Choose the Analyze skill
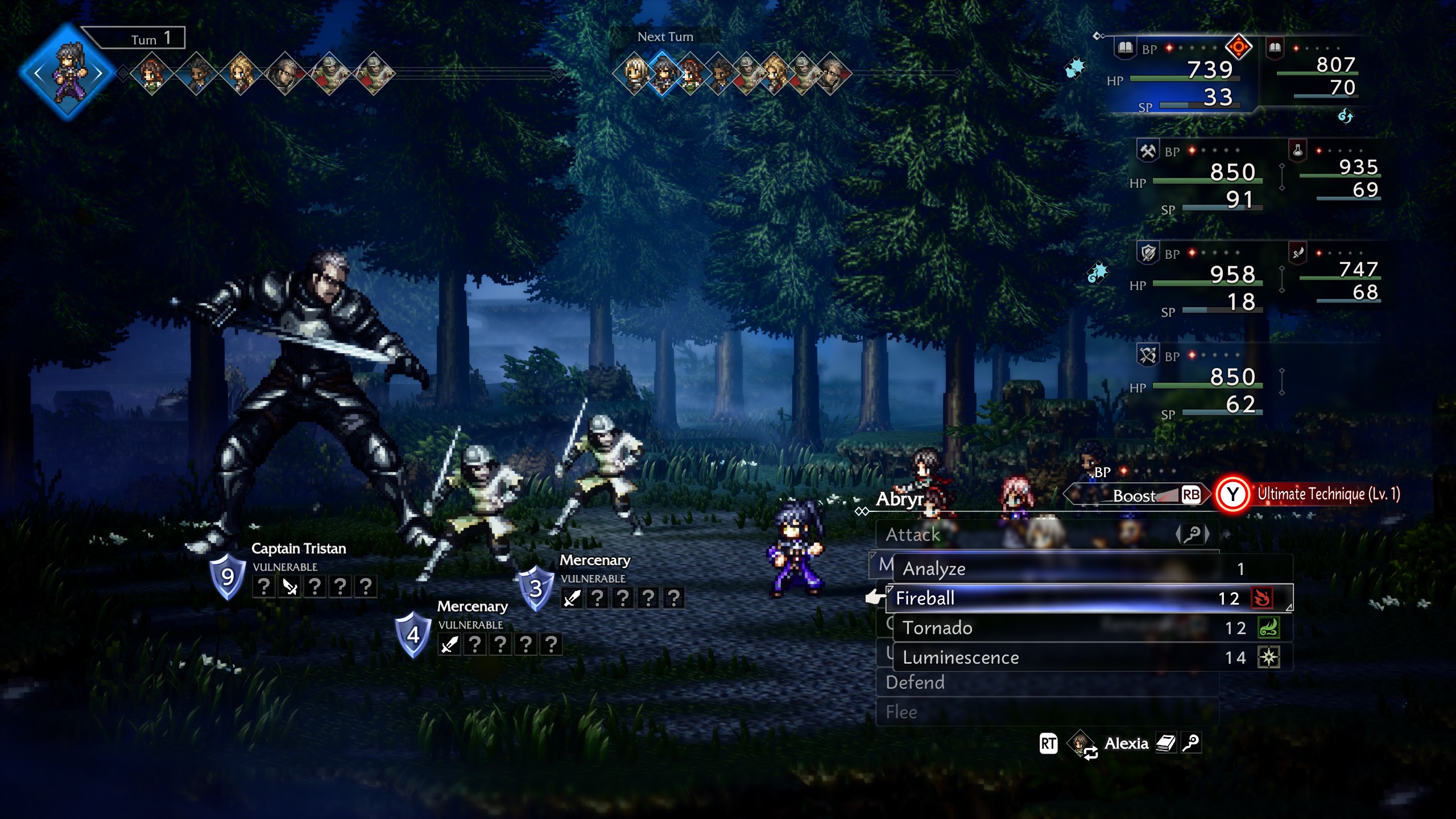The width and height of the screenshot is (1456, 819). 1081,569
